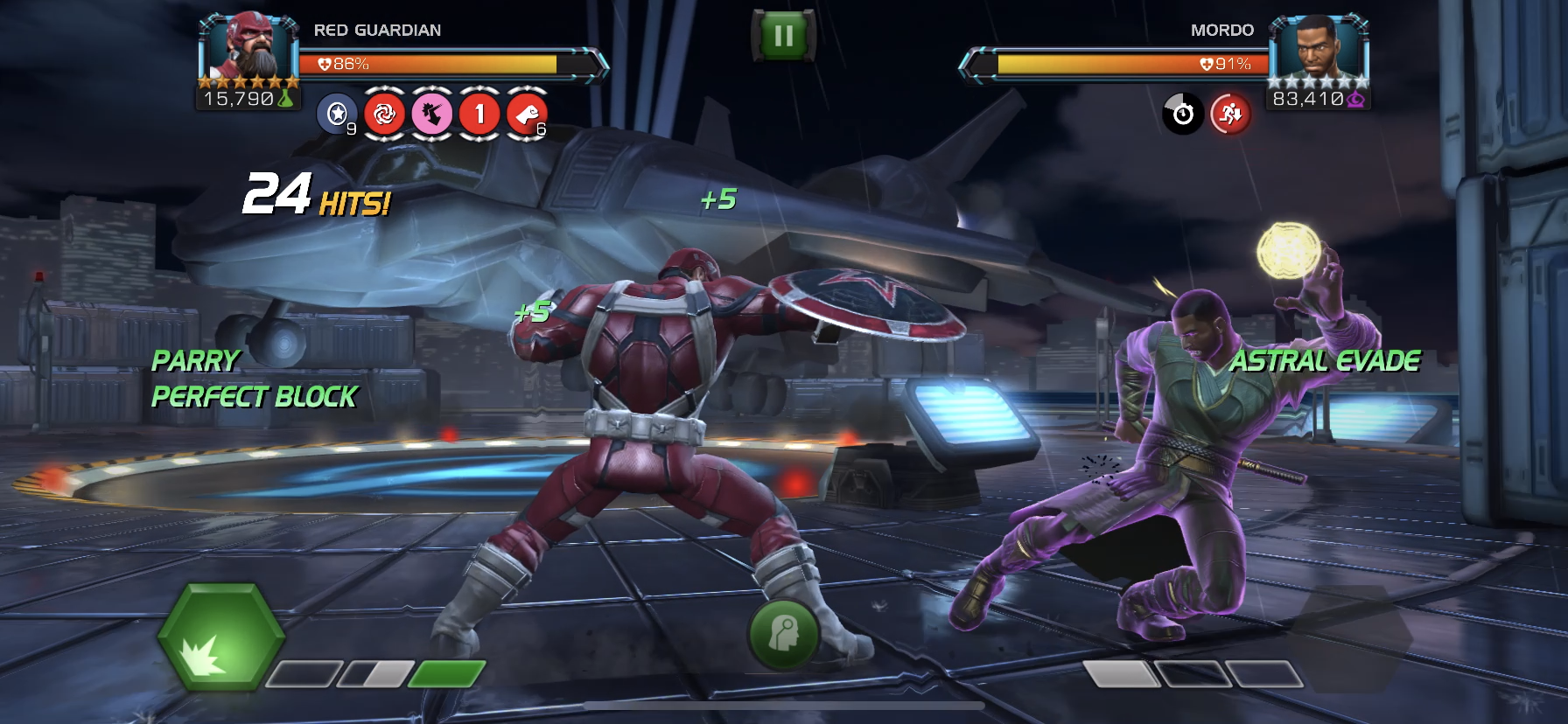This screenshot has width=1568, height=724.
Task: Tap the green head-silhouette ability button
Action: [x=783, y=634]
